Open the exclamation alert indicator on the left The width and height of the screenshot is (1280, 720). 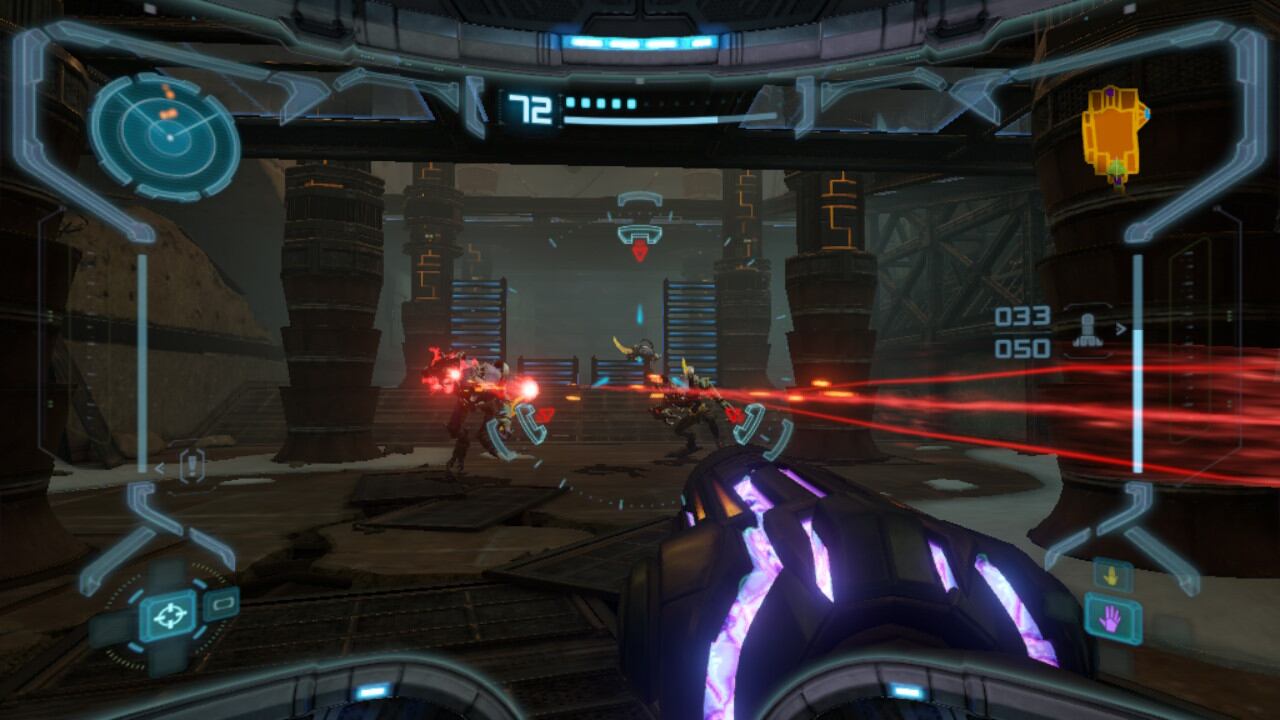pos(190,465)
